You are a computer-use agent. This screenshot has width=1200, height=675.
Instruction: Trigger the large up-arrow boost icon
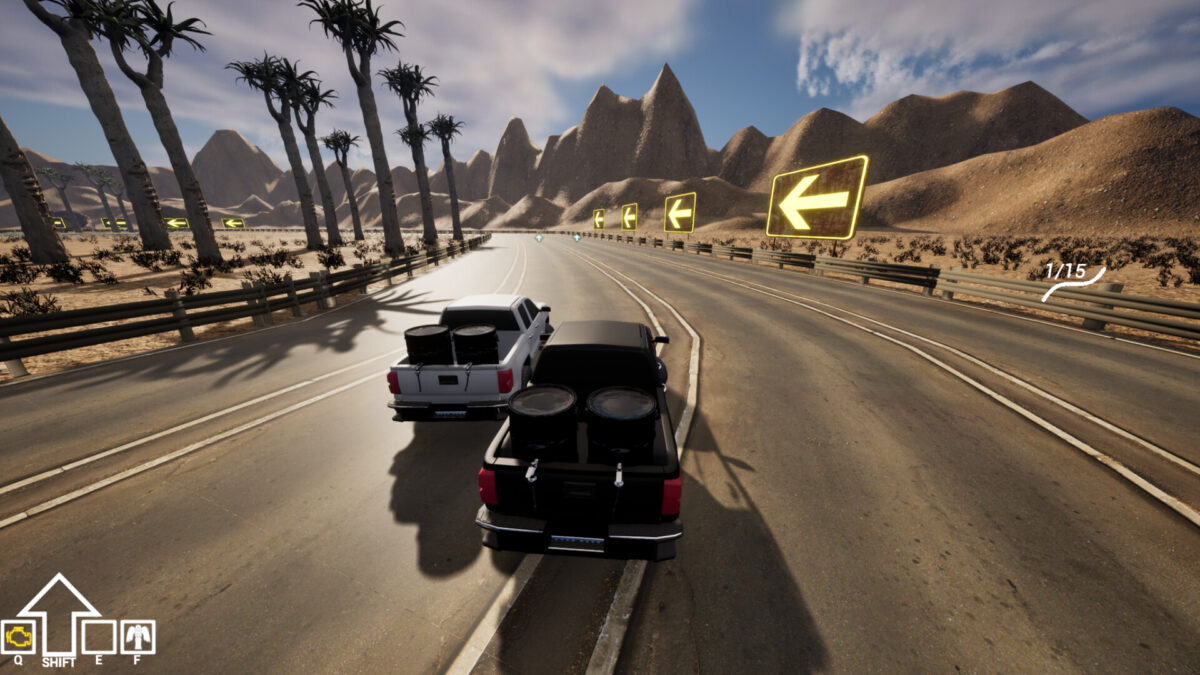pos(59,612)
